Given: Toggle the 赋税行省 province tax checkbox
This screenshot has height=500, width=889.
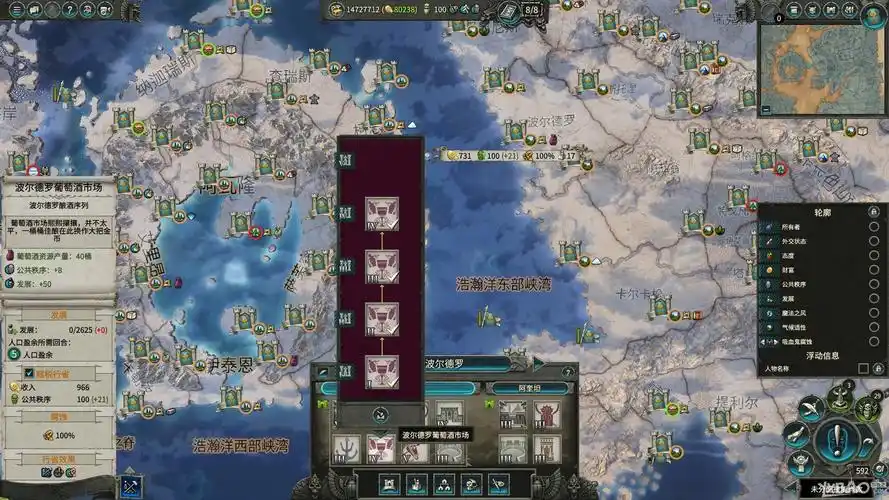Looking at the screenshot, I should (14, 373).
